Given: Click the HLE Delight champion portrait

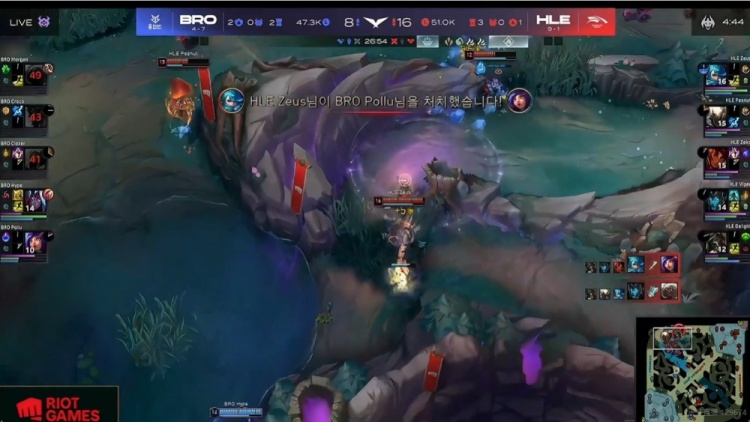Looking at the screenshot, I should point(717,243).
